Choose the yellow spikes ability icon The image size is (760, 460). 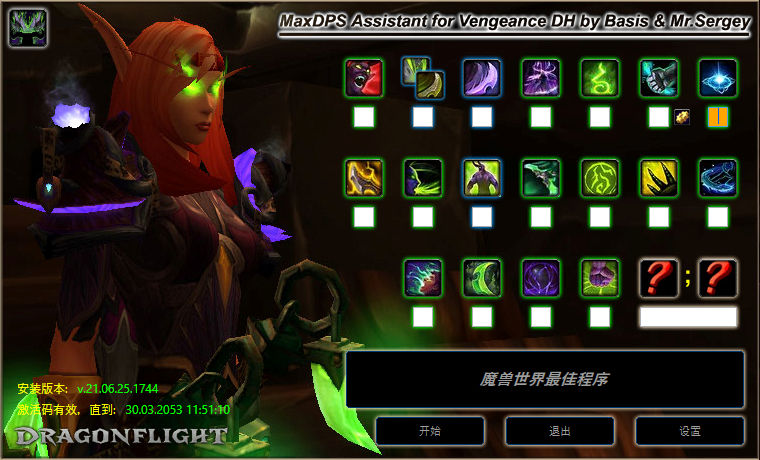coord(659,178)
